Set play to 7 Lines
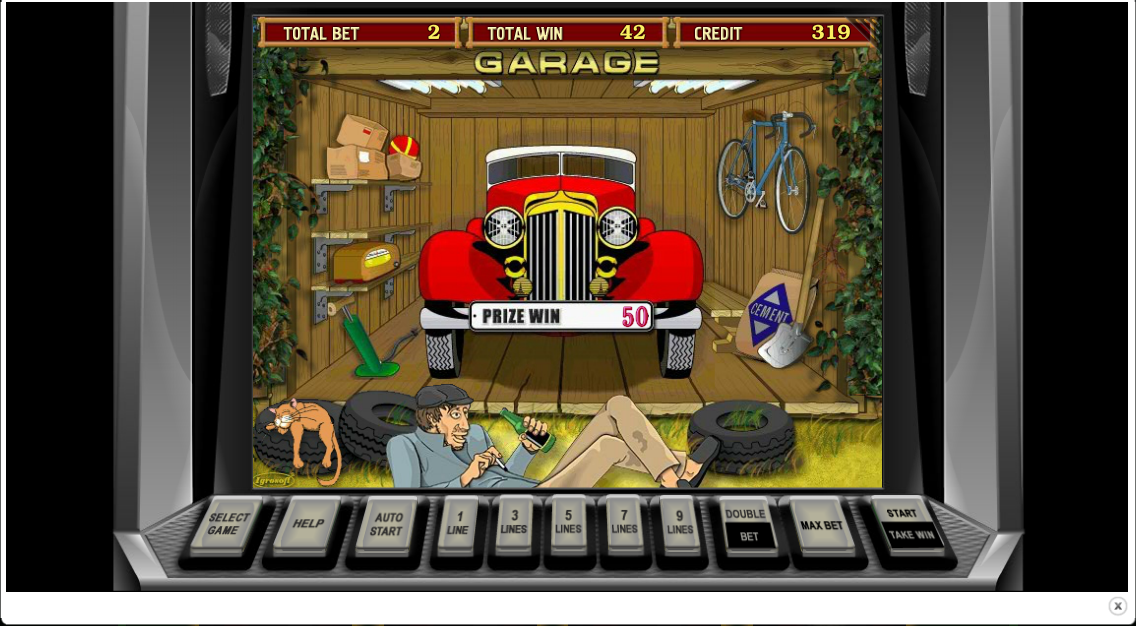Screen dimensions: 1136x626 624,524
